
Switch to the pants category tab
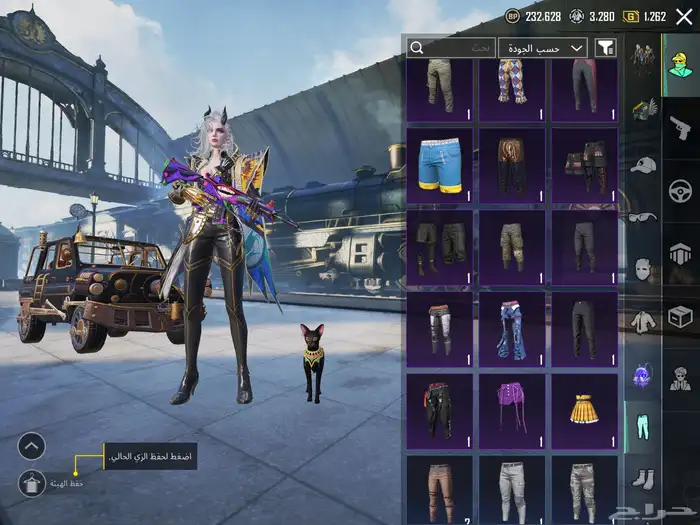643,429
